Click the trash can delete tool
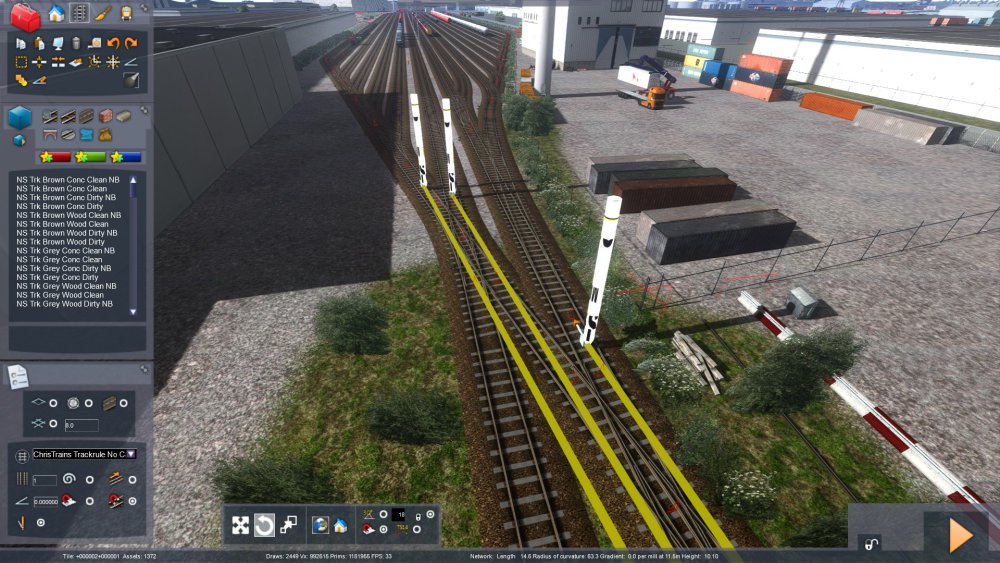This screenshot has width=1000, height=563. 76,43
